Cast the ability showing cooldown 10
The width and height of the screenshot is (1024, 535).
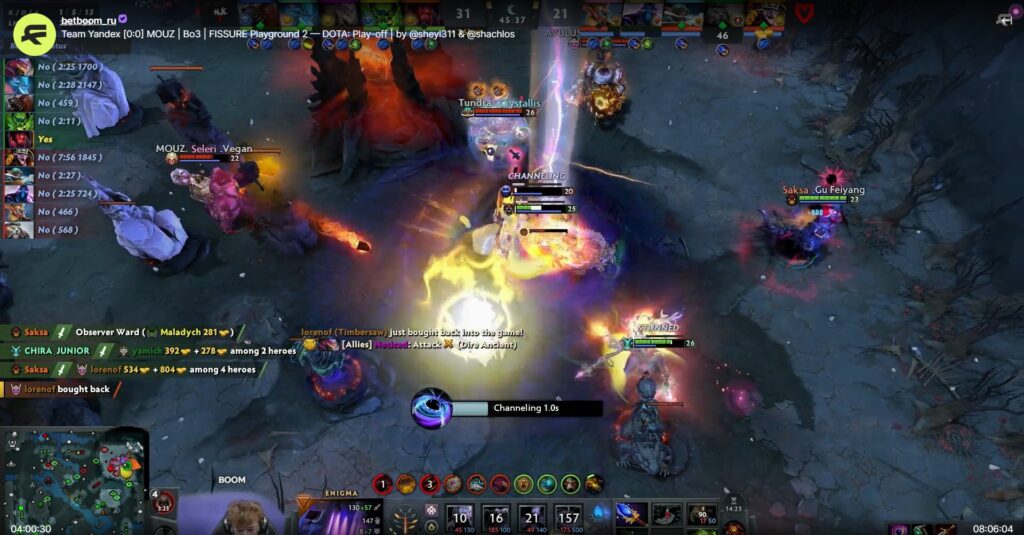pyautogui.click(x=460, y=515)
